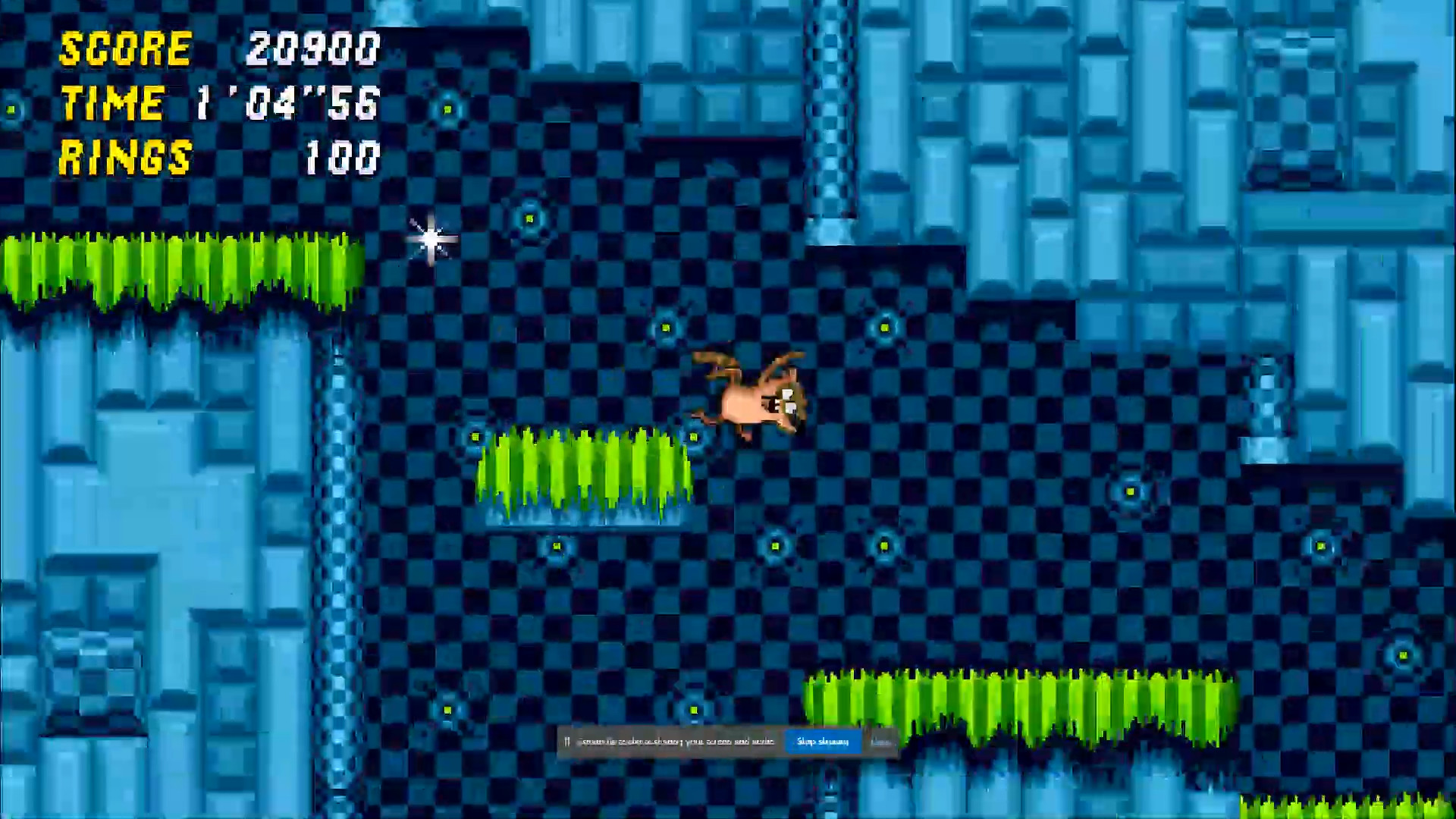Click the Hide link on the sharing bar
Image resolution: width=1456 pixels, height=819 pixels.
[x=882, y=742]
